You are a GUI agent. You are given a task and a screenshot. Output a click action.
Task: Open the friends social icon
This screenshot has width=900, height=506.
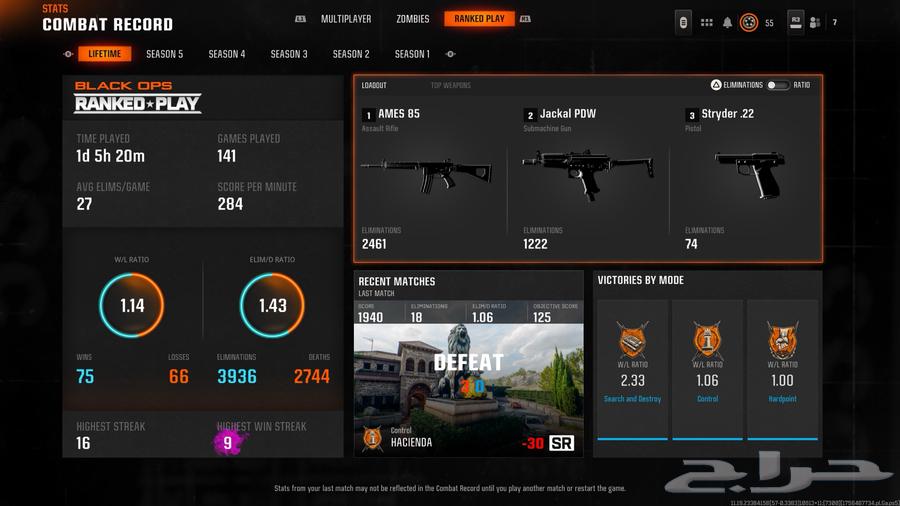click(815, 22)
